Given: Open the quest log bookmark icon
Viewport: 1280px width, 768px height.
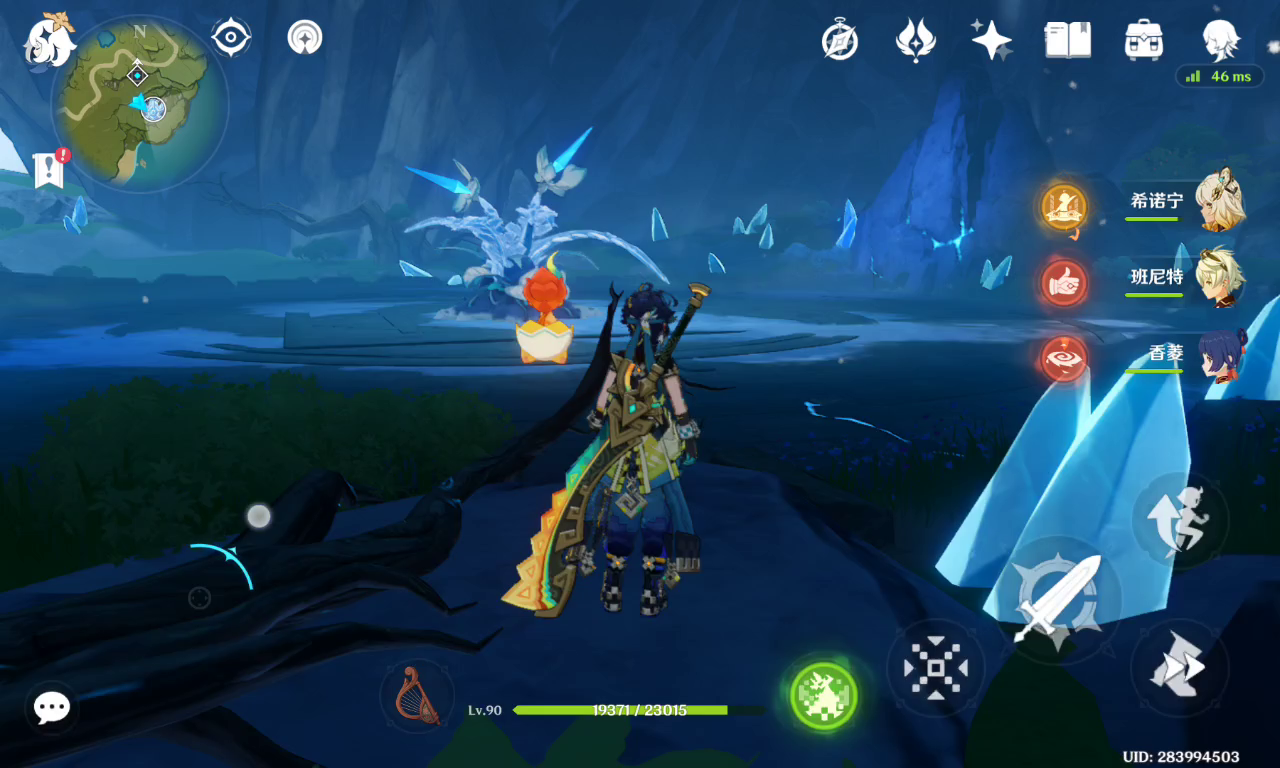Looking at the screenshot, I should pos(48,170).
